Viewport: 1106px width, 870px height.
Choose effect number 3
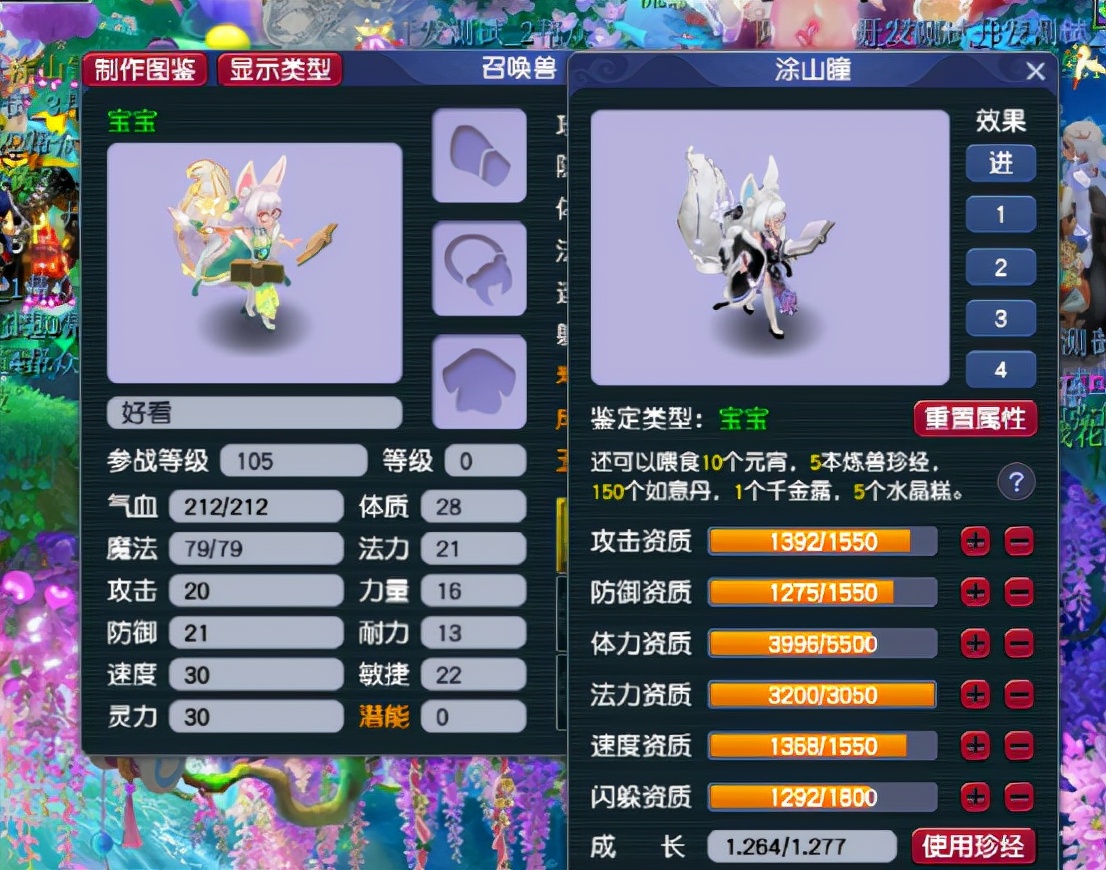(1000, 320)
